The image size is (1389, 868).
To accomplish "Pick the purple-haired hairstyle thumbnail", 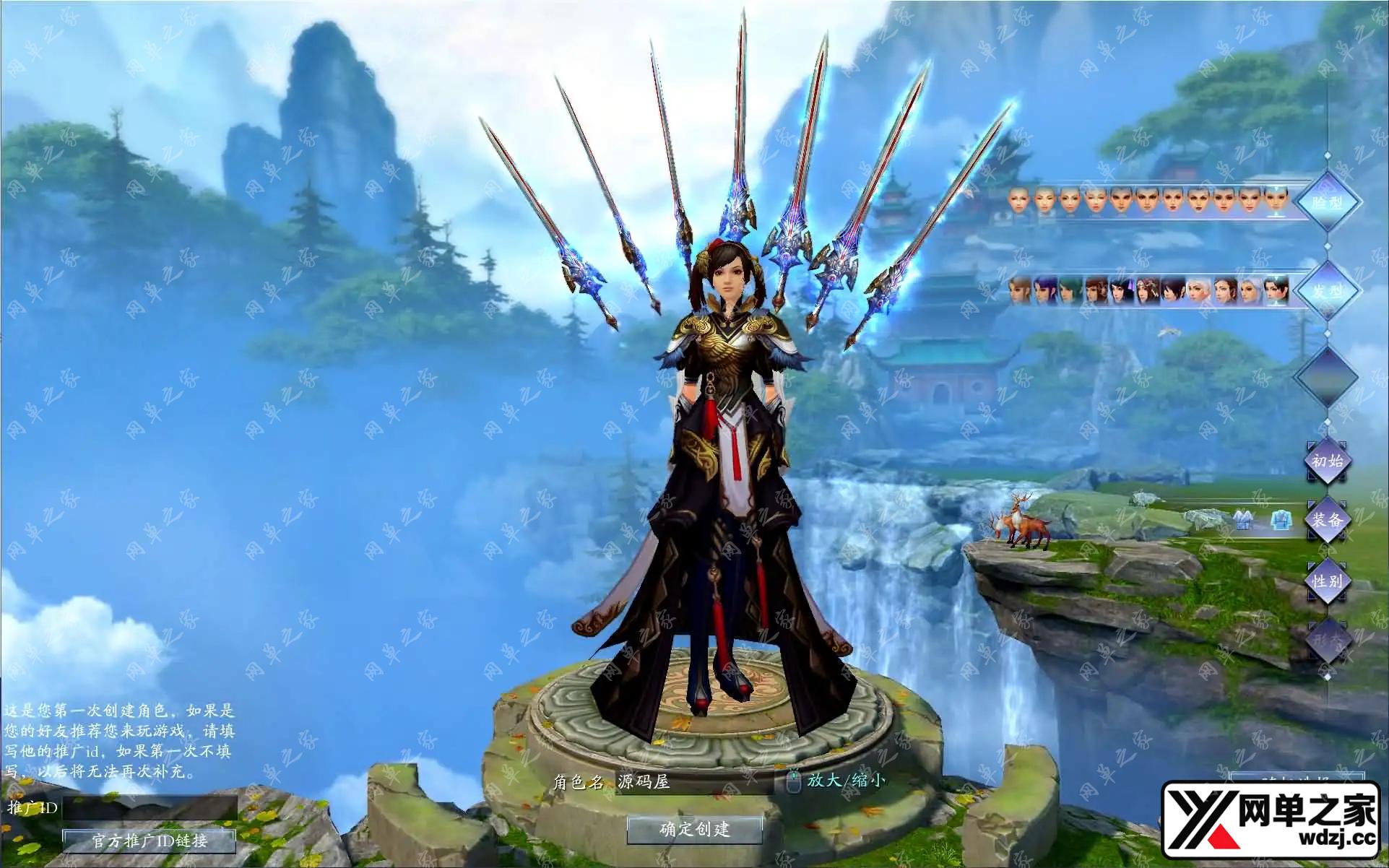I will (1044, 290).
